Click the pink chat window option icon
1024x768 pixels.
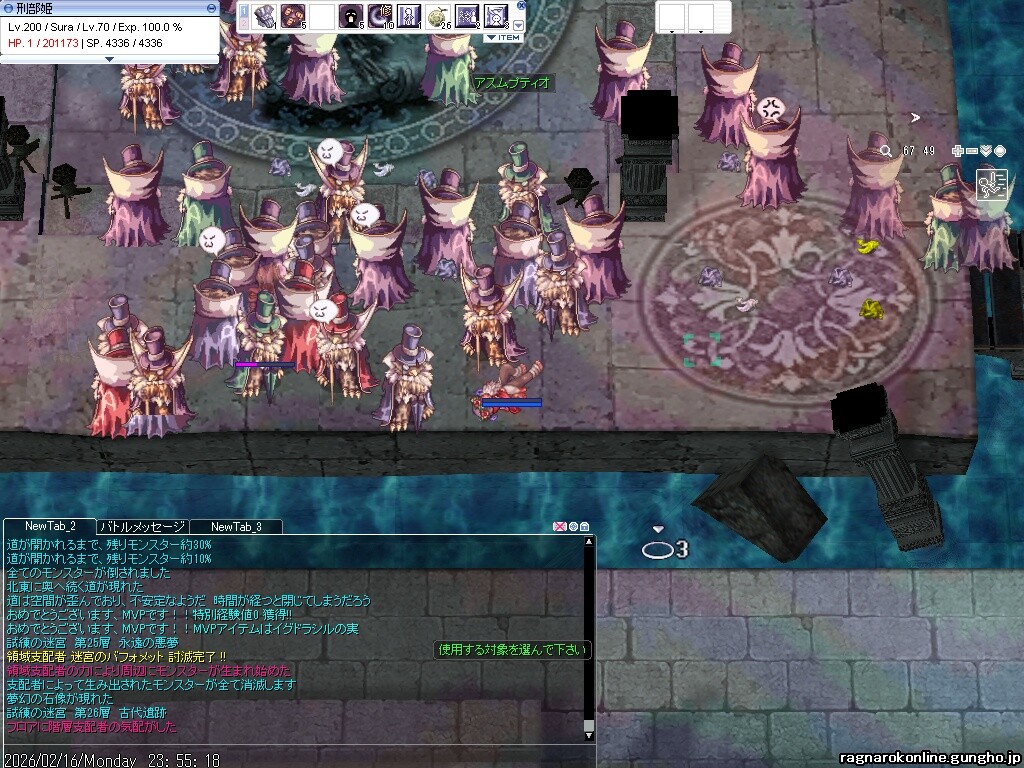[560, 526]
